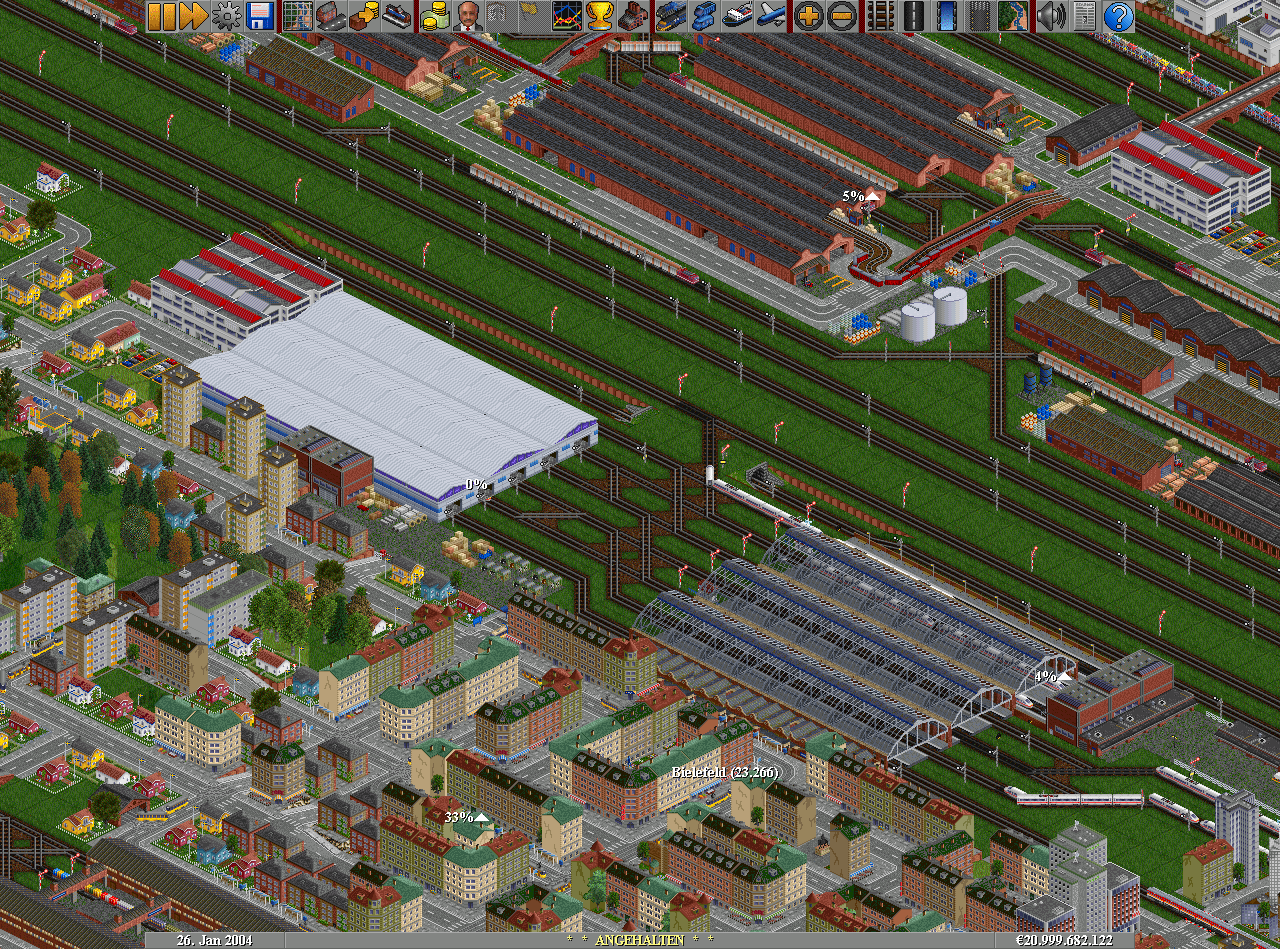The height and width of the screenshot is (949, 1280).
Task: Toggle fast forward speed
Action: tap(193, 15)
